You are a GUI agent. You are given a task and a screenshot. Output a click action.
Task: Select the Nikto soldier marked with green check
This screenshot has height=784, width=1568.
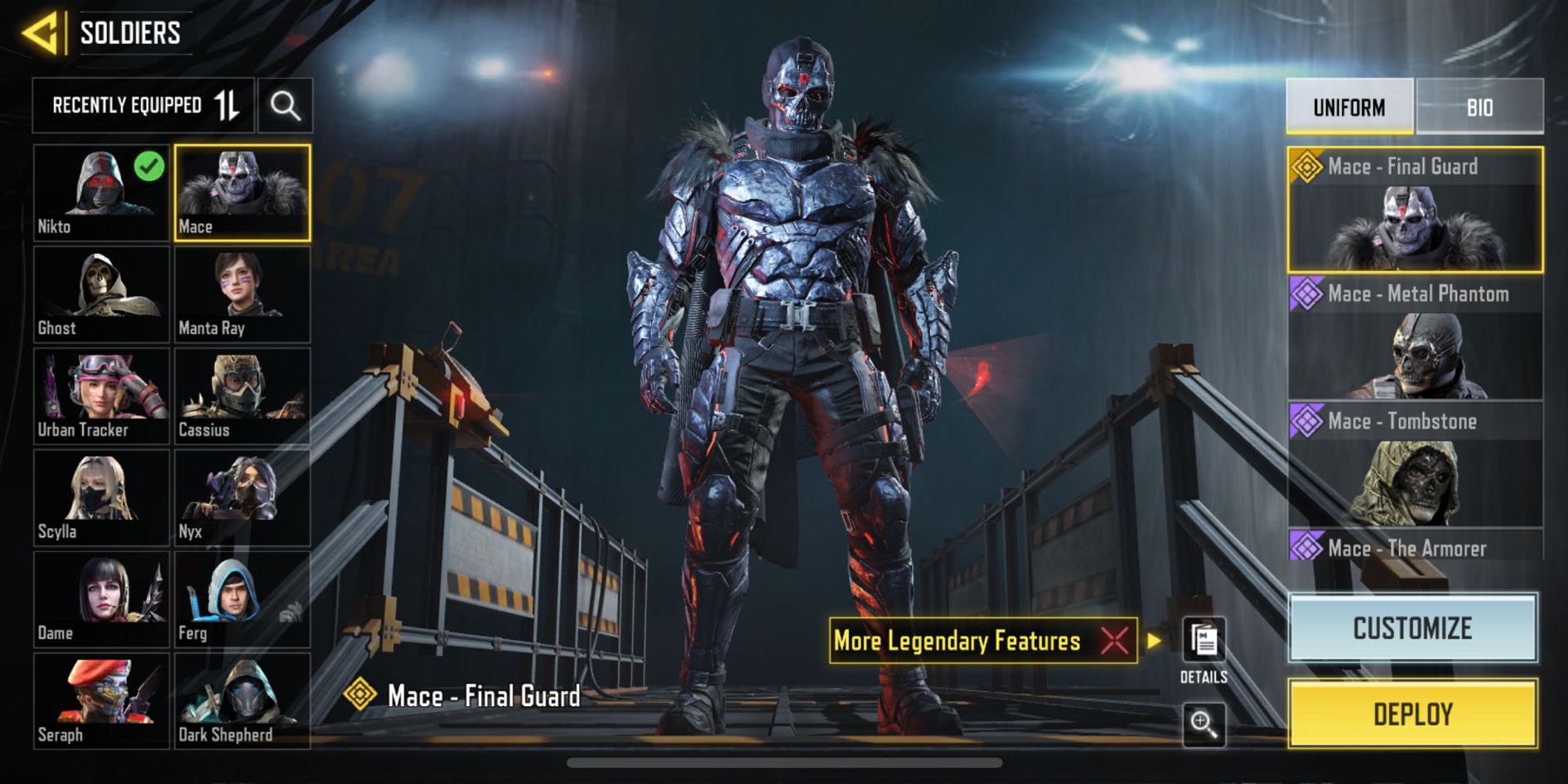coord(99,189)
